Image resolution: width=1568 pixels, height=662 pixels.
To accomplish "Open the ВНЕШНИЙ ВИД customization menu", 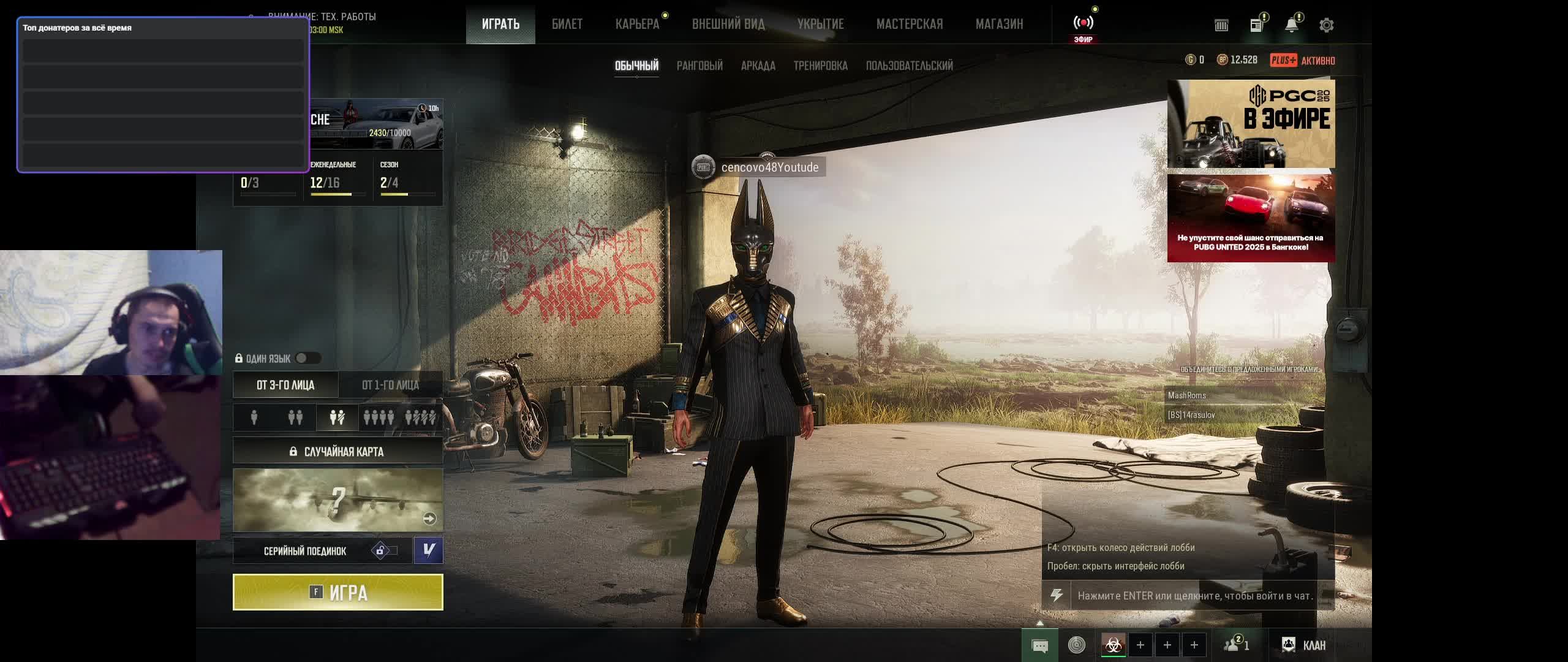I will coord(728,25).
